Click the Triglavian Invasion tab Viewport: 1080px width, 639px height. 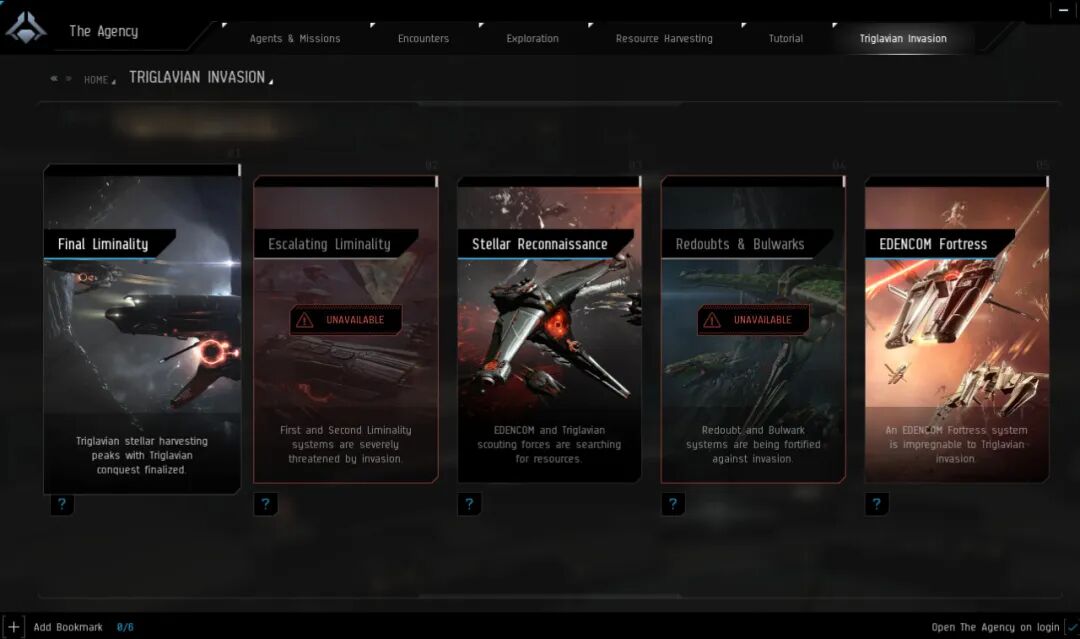[903, 39]
